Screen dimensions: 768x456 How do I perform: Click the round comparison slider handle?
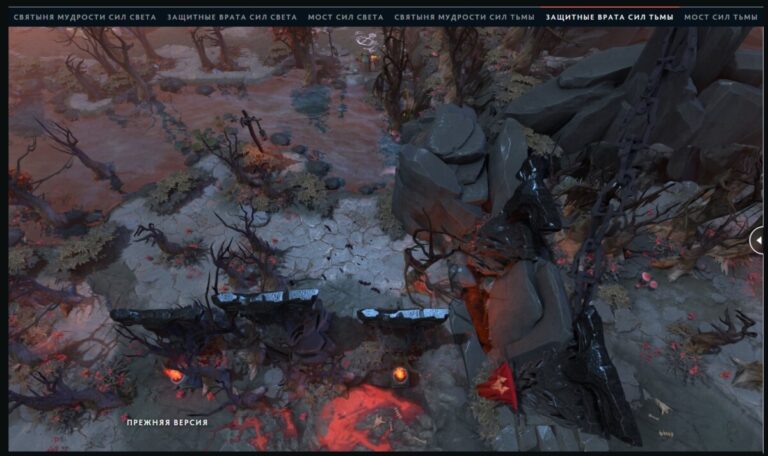pos(759,239)
